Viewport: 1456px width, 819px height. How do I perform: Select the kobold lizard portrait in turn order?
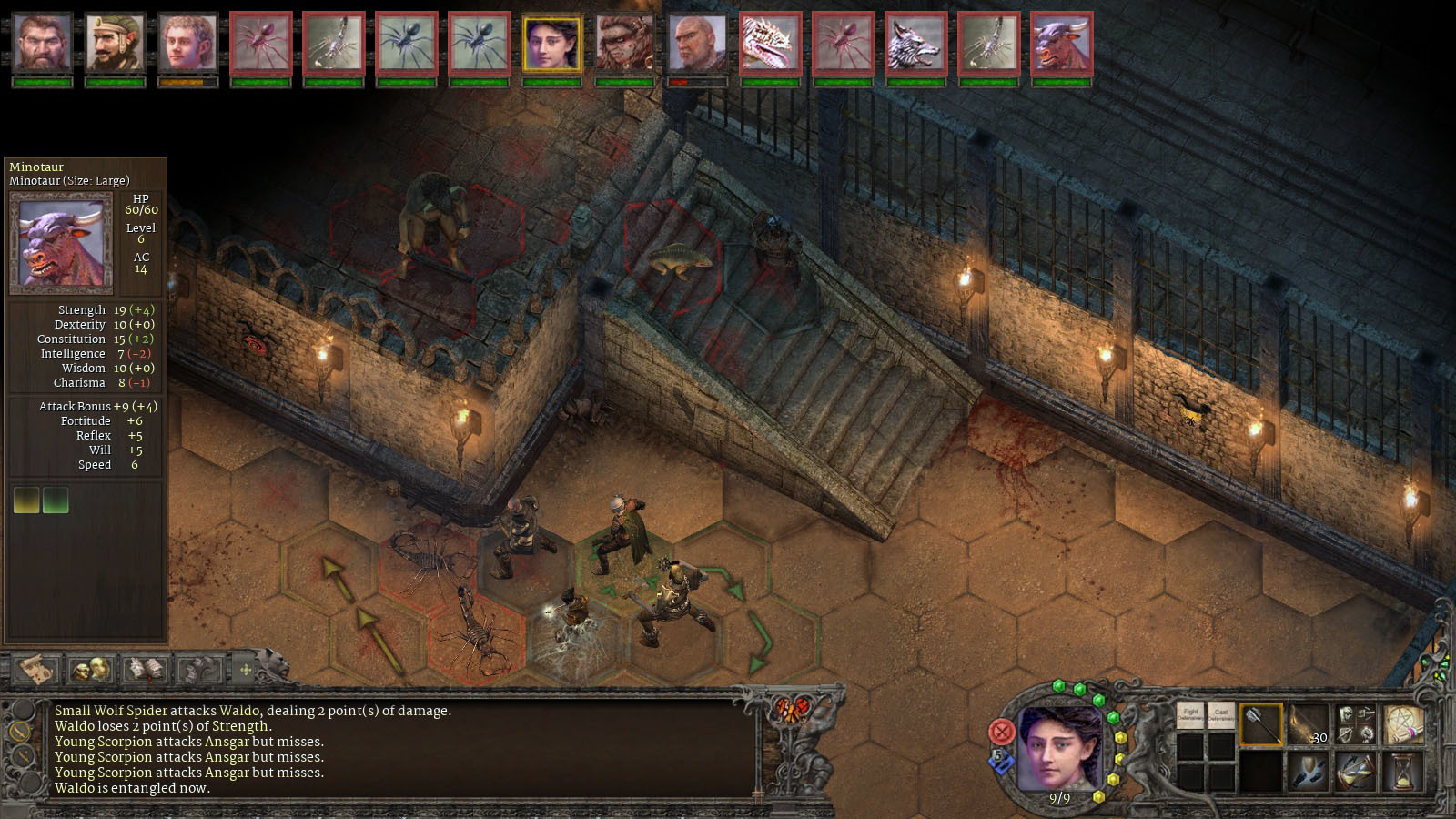(x=770, y=43)
